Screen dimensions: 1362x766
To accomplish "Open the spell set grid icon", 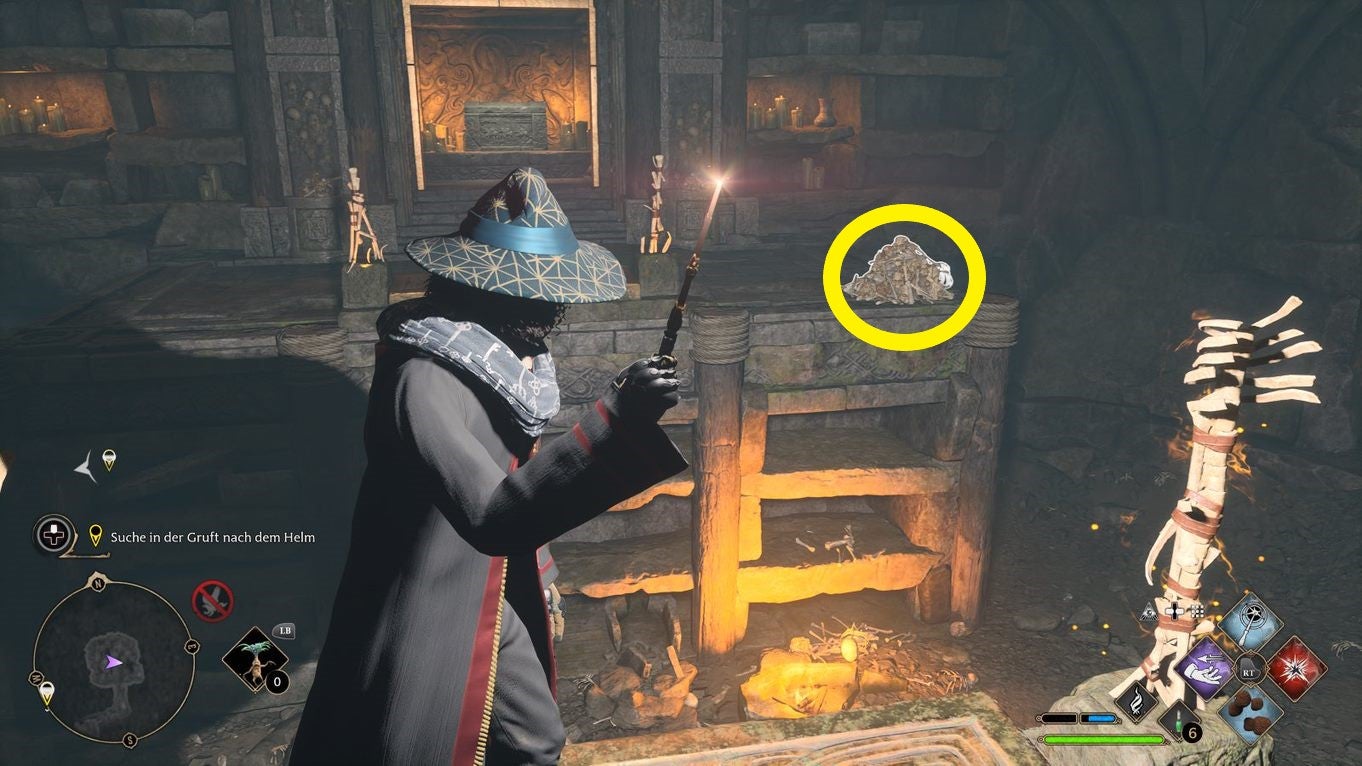I will tap(1197, 612).
